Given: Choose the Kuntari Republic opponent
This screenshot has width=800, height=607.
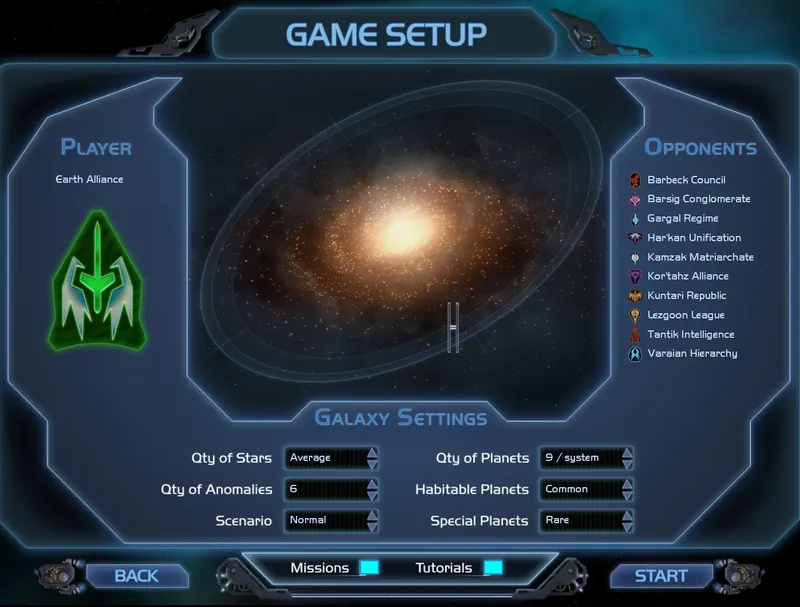Looking at the screenshot, I should pyautogui.click(x=687, y=296).
